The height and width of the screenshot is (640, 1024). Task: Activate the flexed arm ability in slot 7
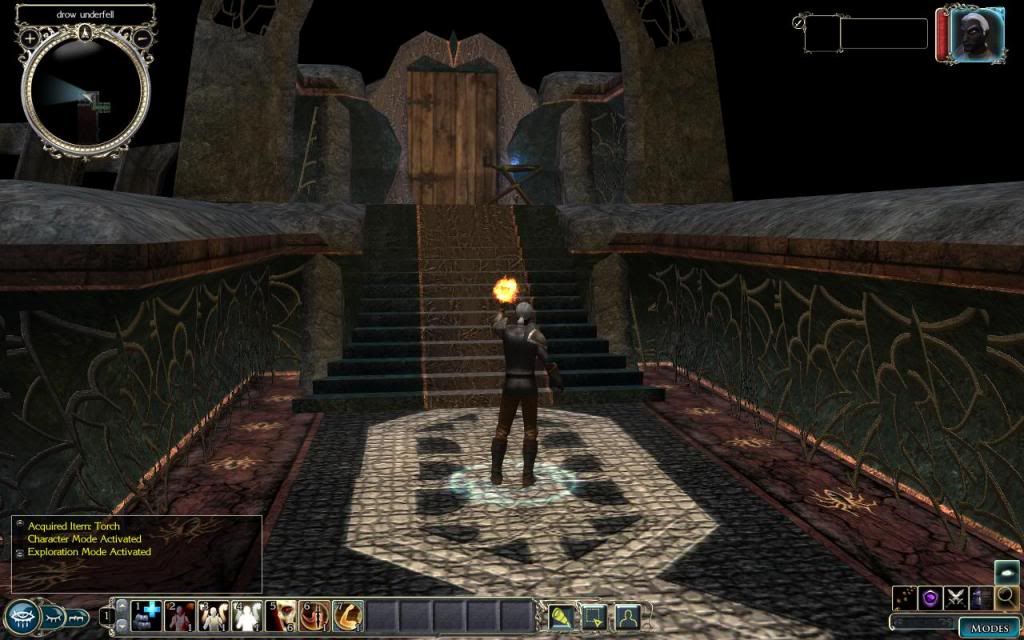pyautogui.click(x=347, y=616)
